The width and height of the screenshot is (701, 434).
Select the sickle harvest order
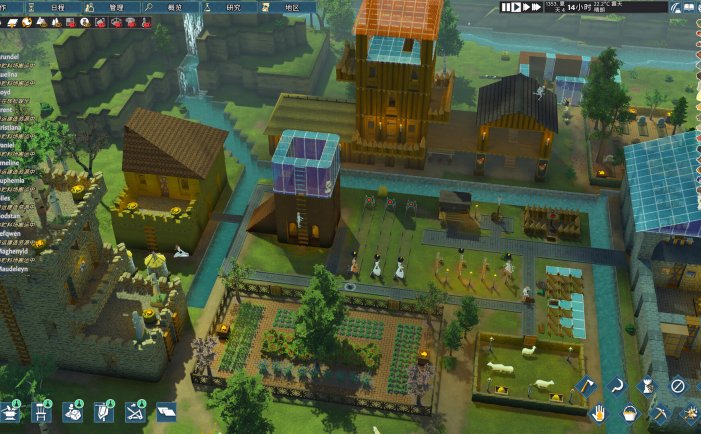point(617,385)
